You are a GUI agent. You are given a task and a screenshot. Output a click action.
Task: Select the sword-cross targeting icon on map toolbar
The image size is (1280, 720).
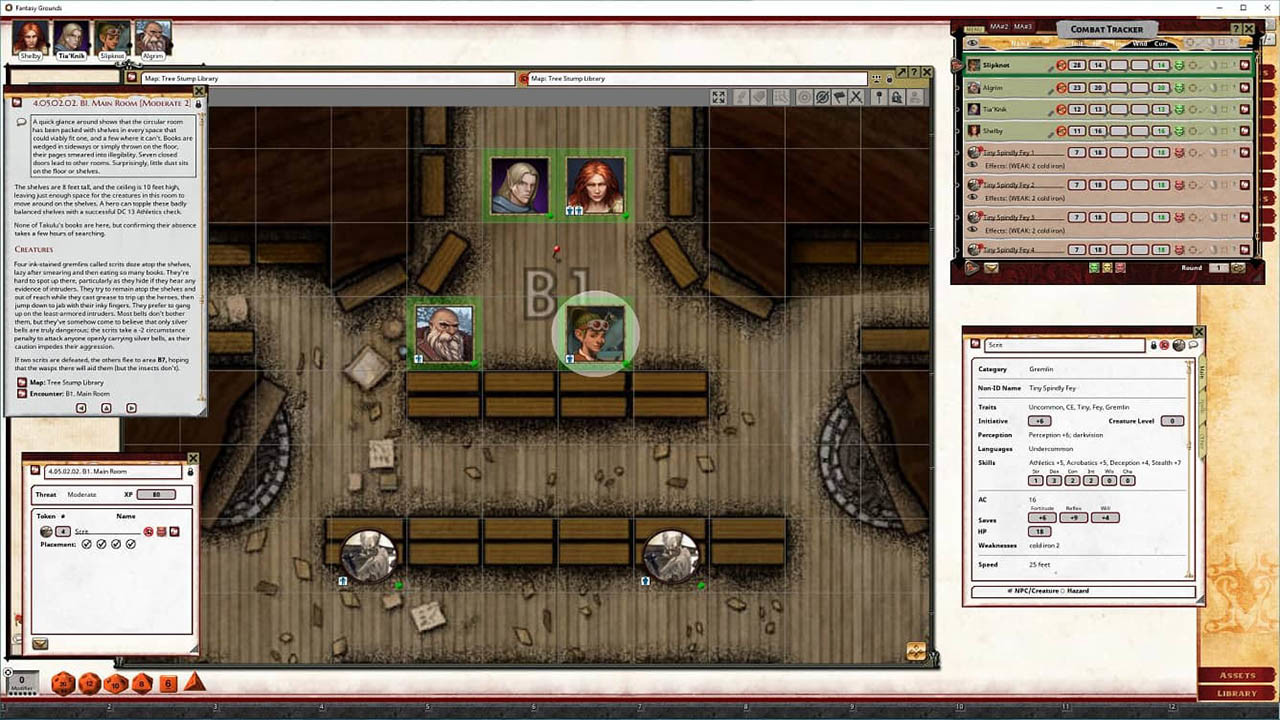(x=854, y=97)
